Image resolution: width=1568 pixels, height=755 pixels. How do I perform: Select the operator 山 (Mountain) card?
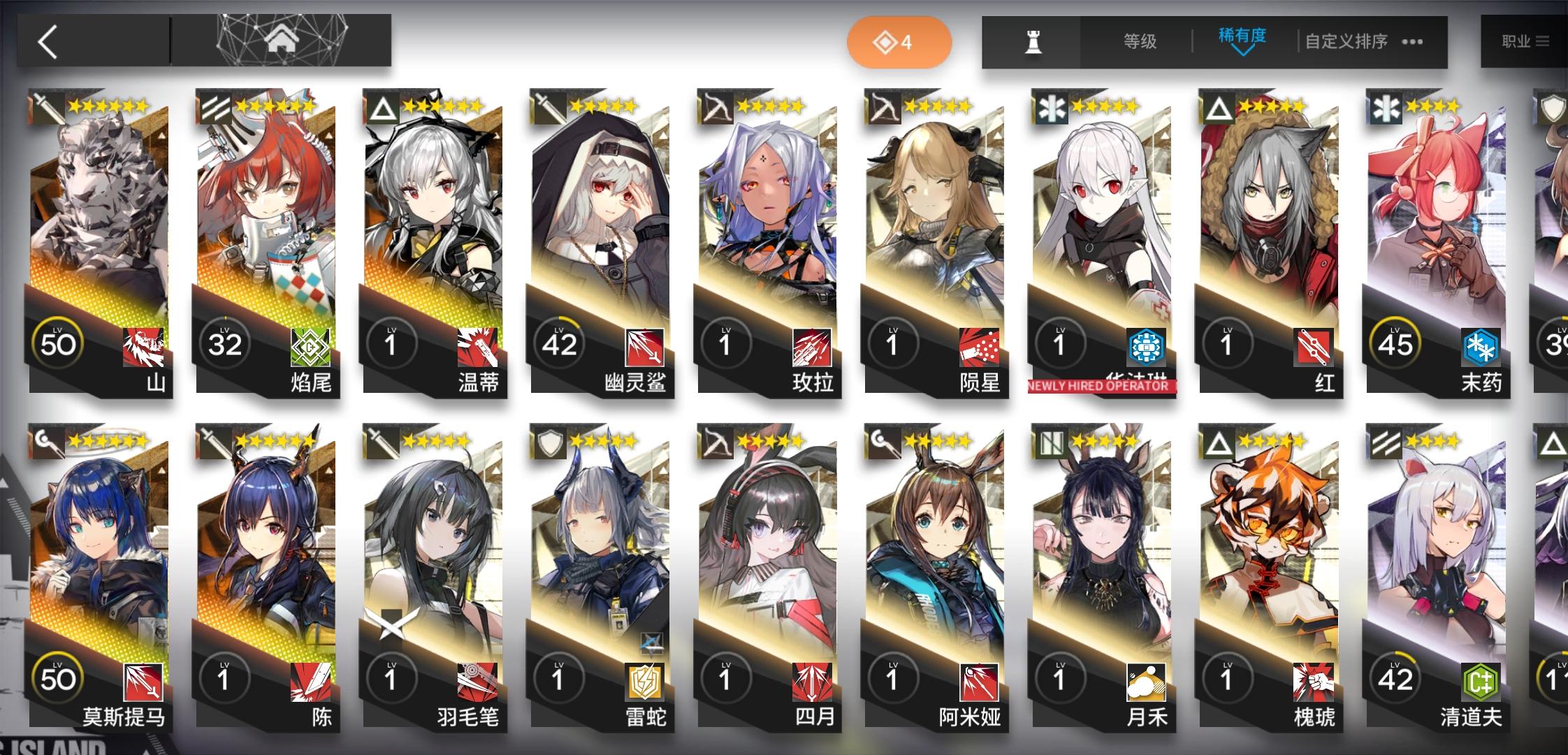[98, 245]
